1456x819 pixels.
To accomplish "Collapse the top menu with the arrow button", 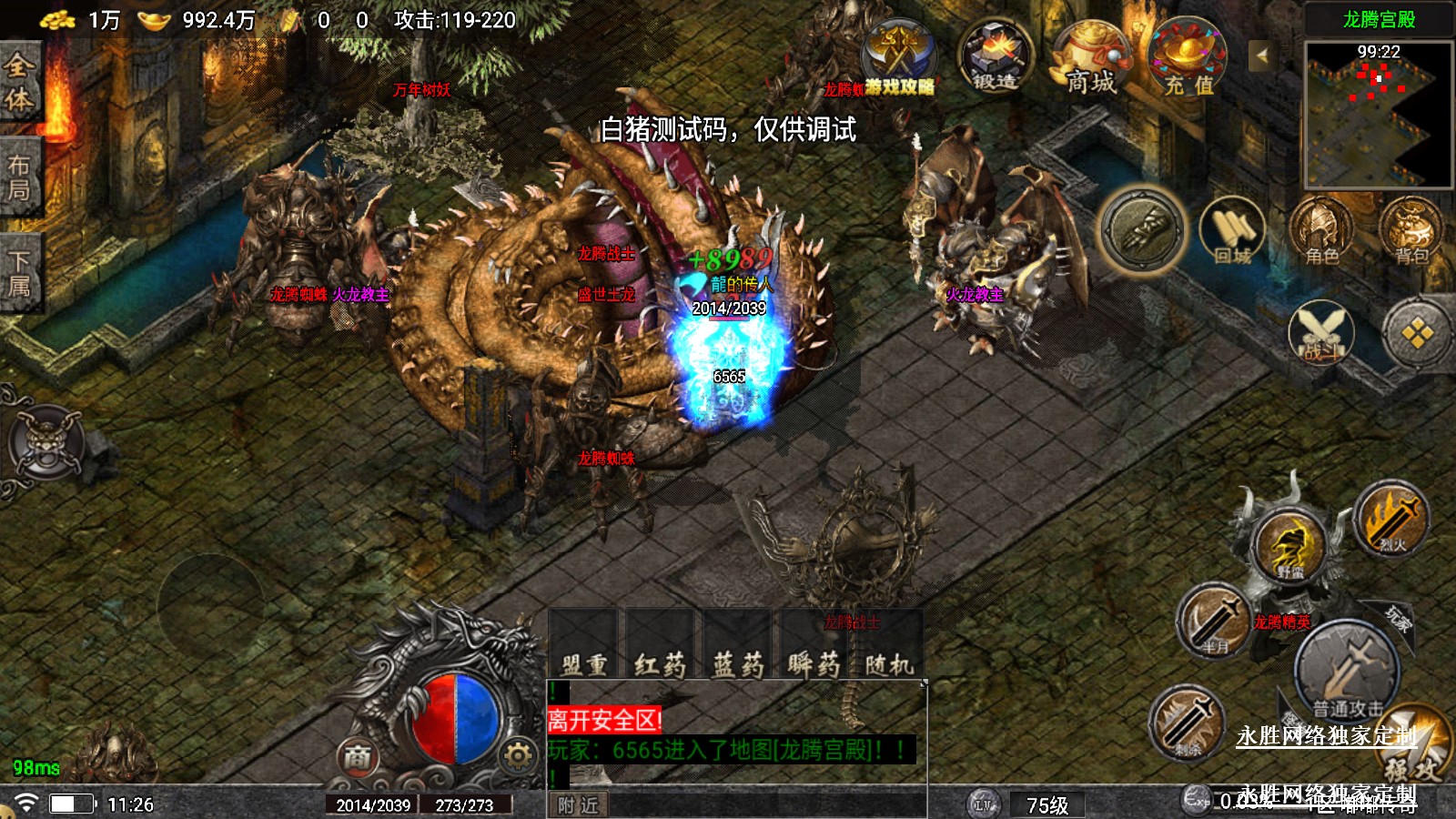I will coord(1261,56).
